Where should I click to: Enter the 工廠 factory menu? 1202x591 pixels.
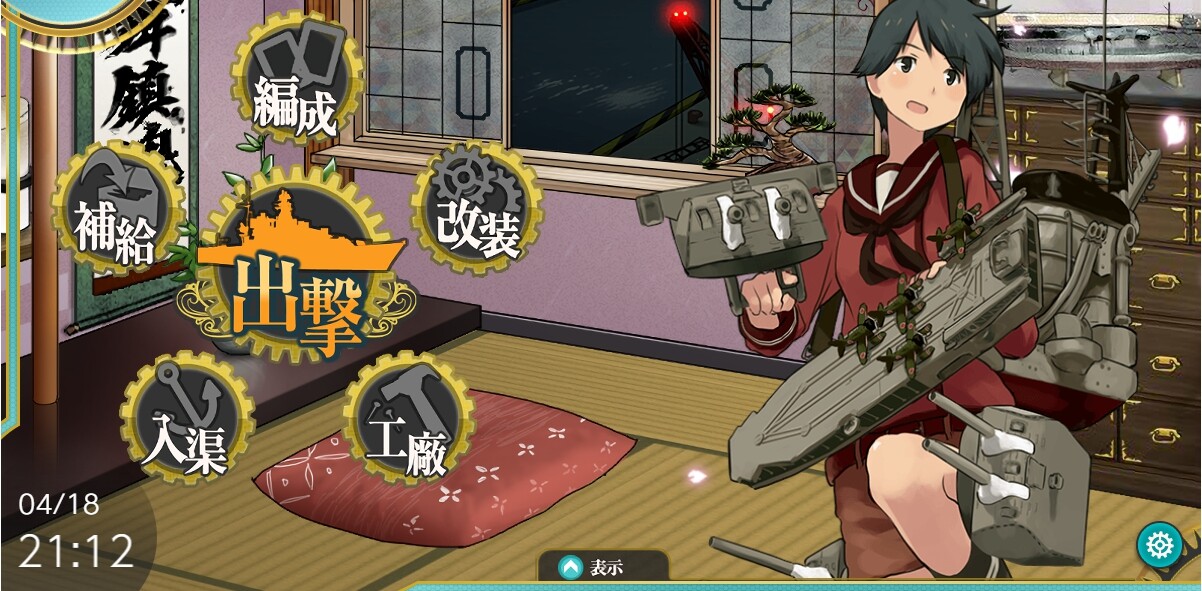pyautogui.click(x=408, y=418)
